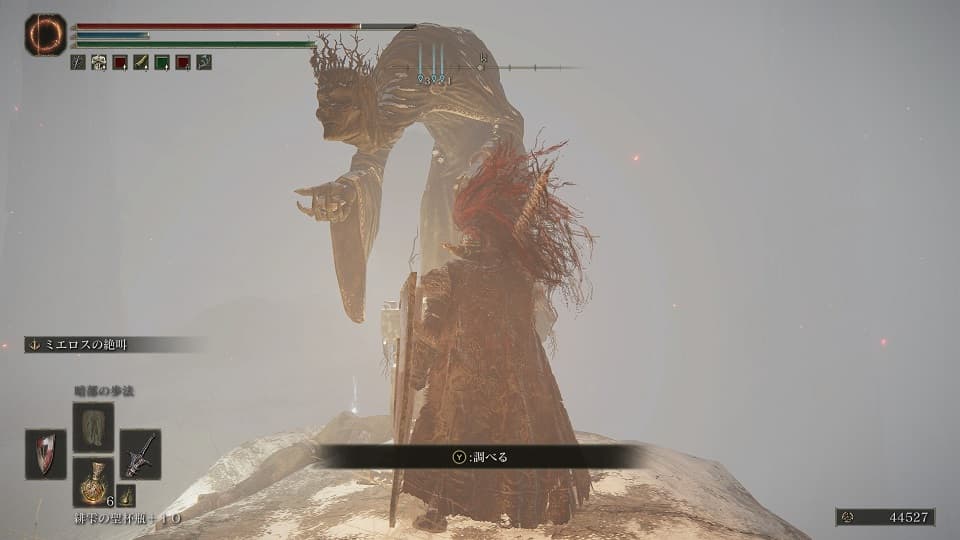
Task: Select the right-hand weapon slot
Action: click(x=140, y=453)
